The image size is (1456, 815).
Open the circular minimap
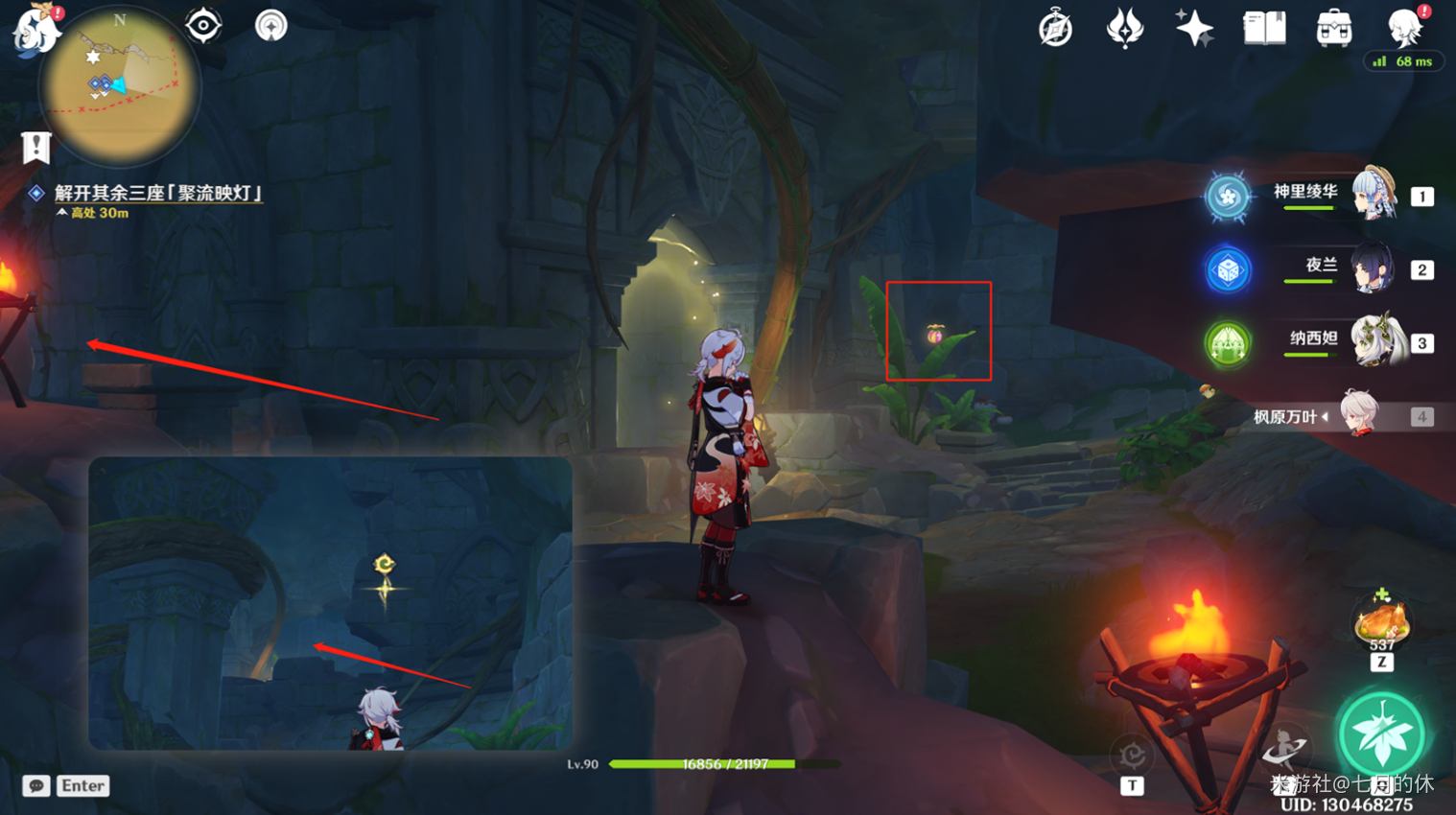coord(120,86)
